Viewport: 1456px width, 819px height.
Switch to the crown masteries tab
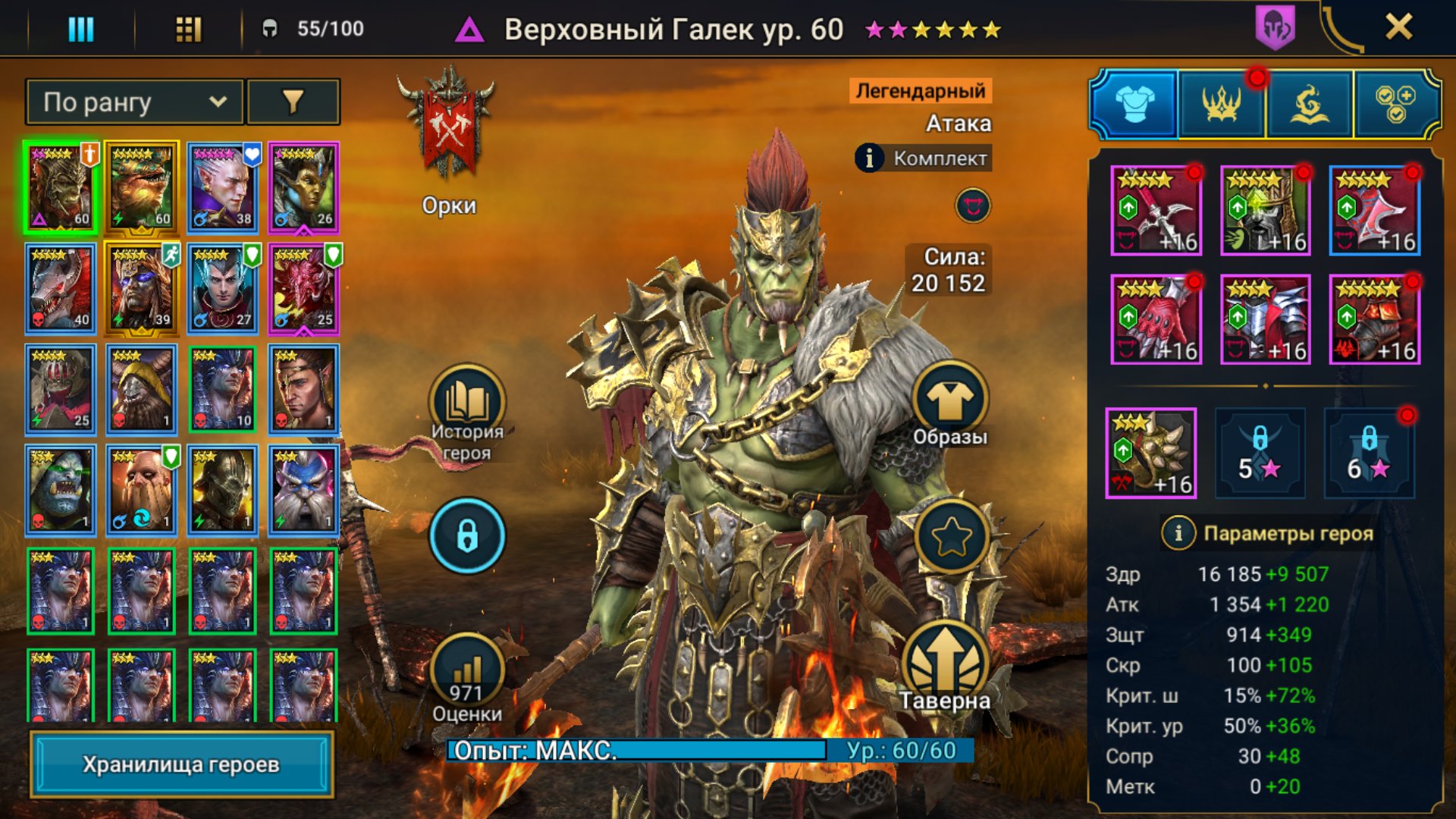[1221, 104]
